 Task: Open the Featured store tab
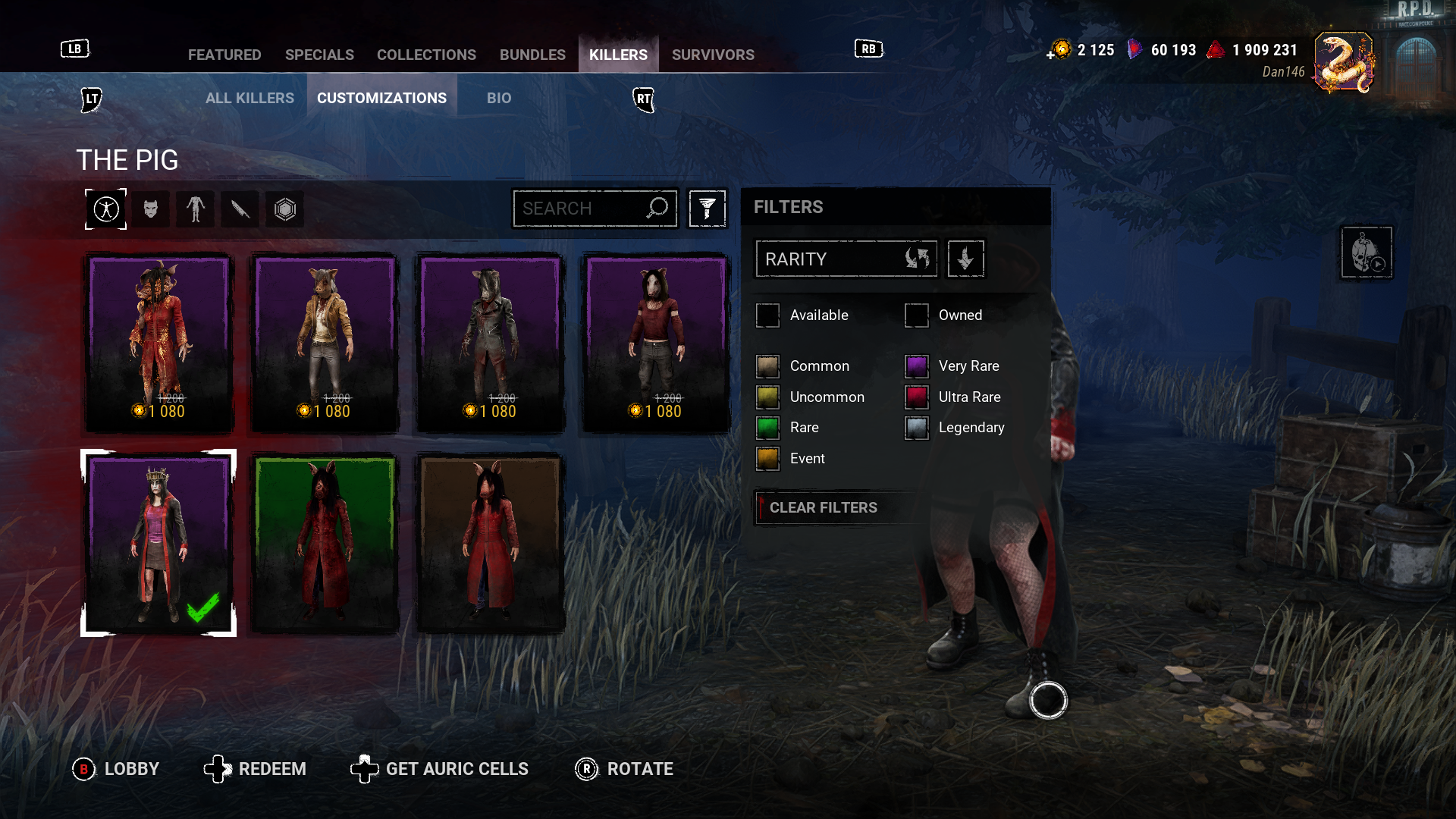[x=224, y=55]
